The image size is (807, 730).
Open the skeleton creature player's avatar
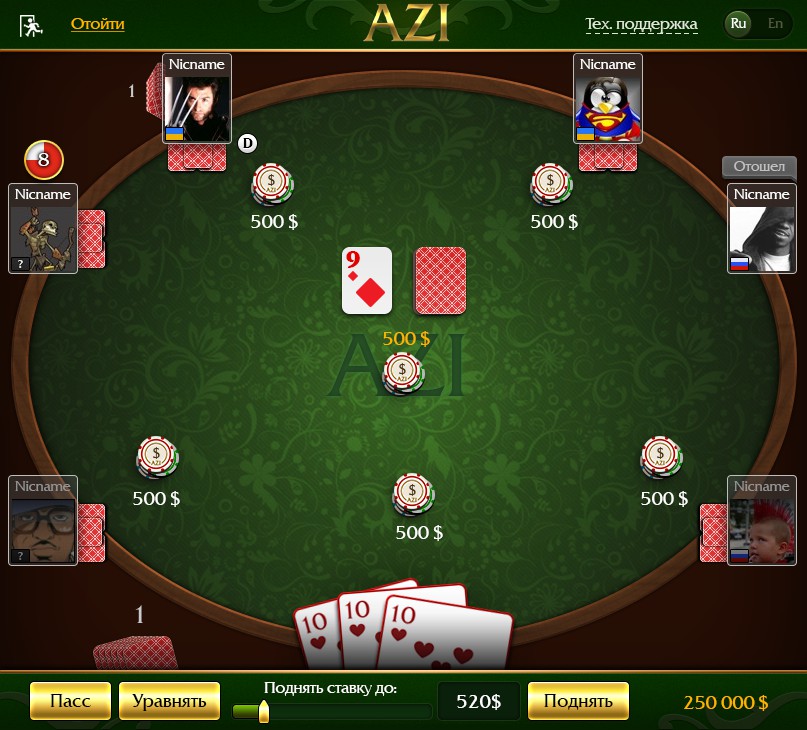pyautogui.click(x=43, y=238)
